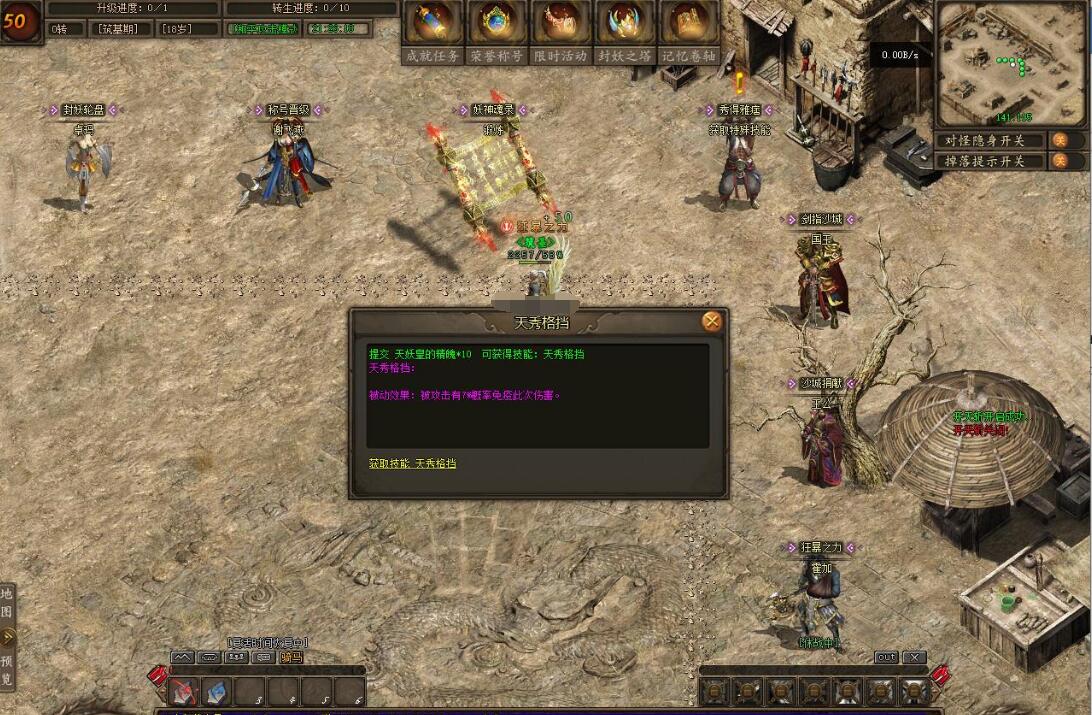Open 限时活动 limited-time events
The image size is (1092, 715).
pyautogui.click(x=560, y=31)
